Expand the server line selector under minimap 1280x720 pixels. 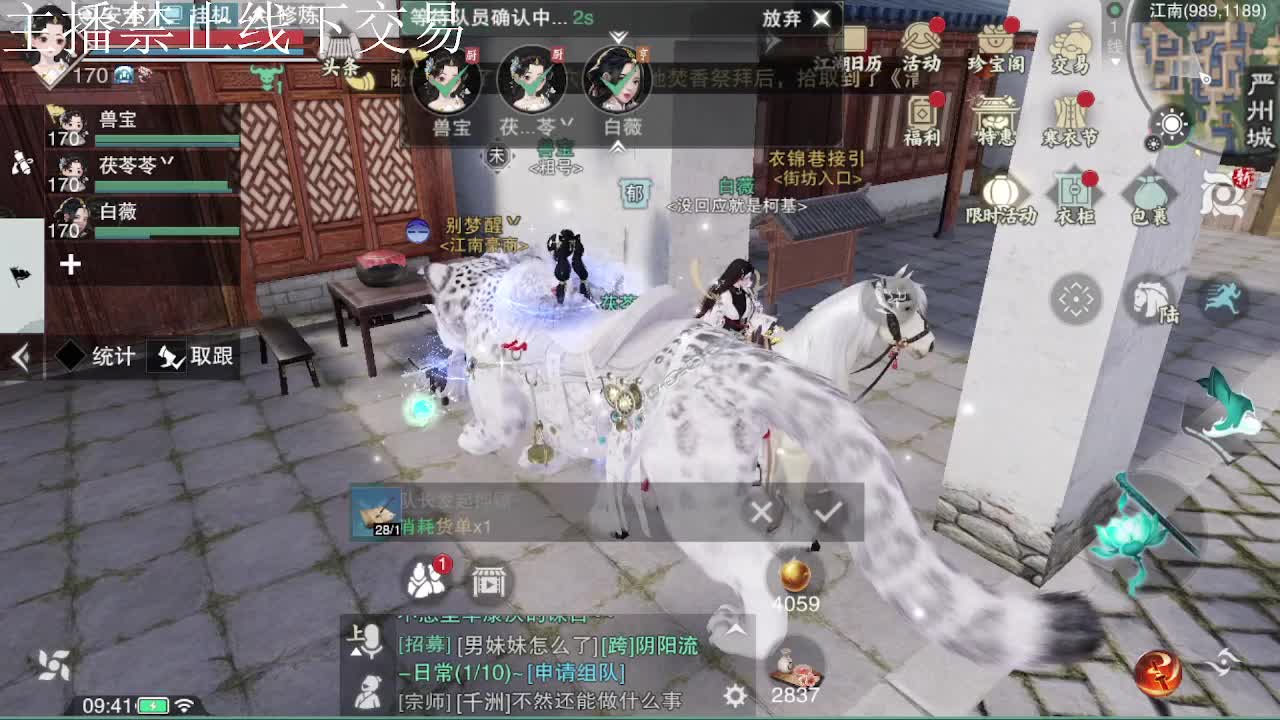coord(1115,60)
